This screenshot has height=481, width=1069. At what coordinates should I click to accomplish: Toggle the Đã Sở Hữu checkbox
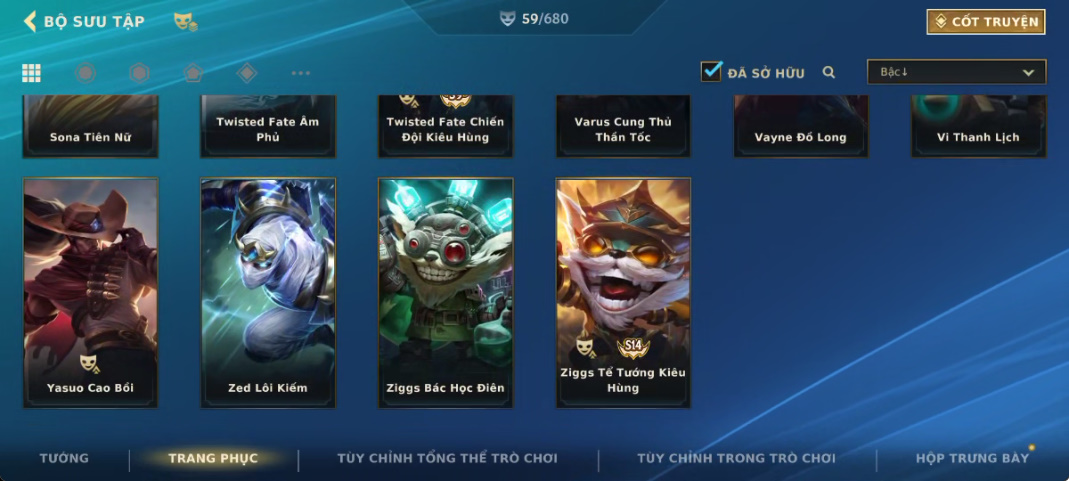click(x=711, y=72)
